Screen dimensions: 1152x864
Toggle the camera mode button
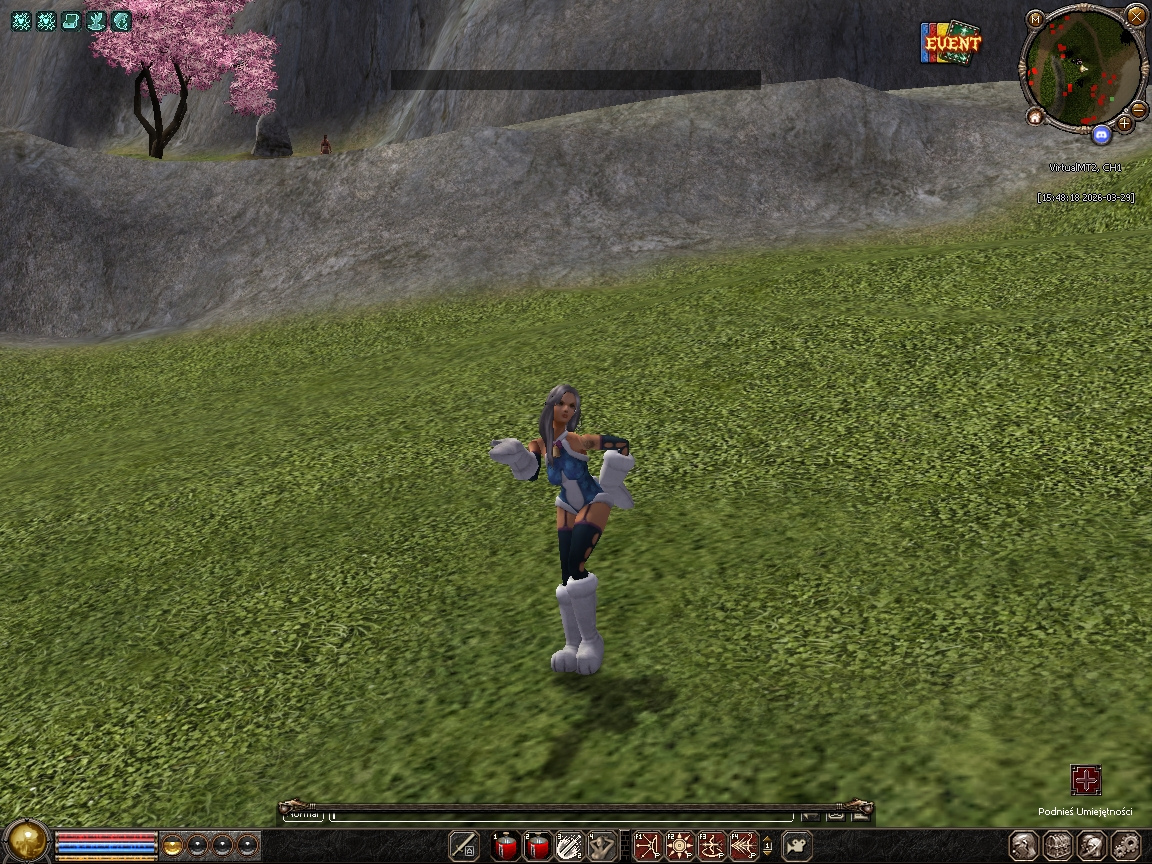797,847
